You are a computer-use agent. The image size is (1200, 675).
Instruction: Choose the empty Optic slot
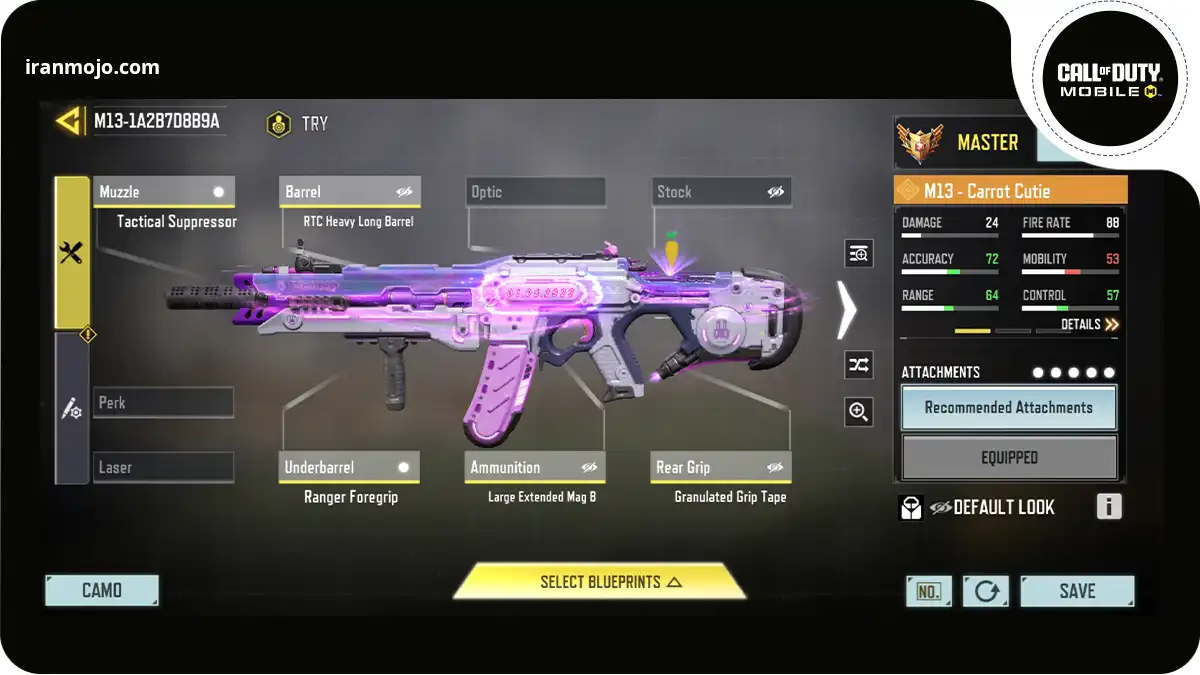[x=536, y=192]
